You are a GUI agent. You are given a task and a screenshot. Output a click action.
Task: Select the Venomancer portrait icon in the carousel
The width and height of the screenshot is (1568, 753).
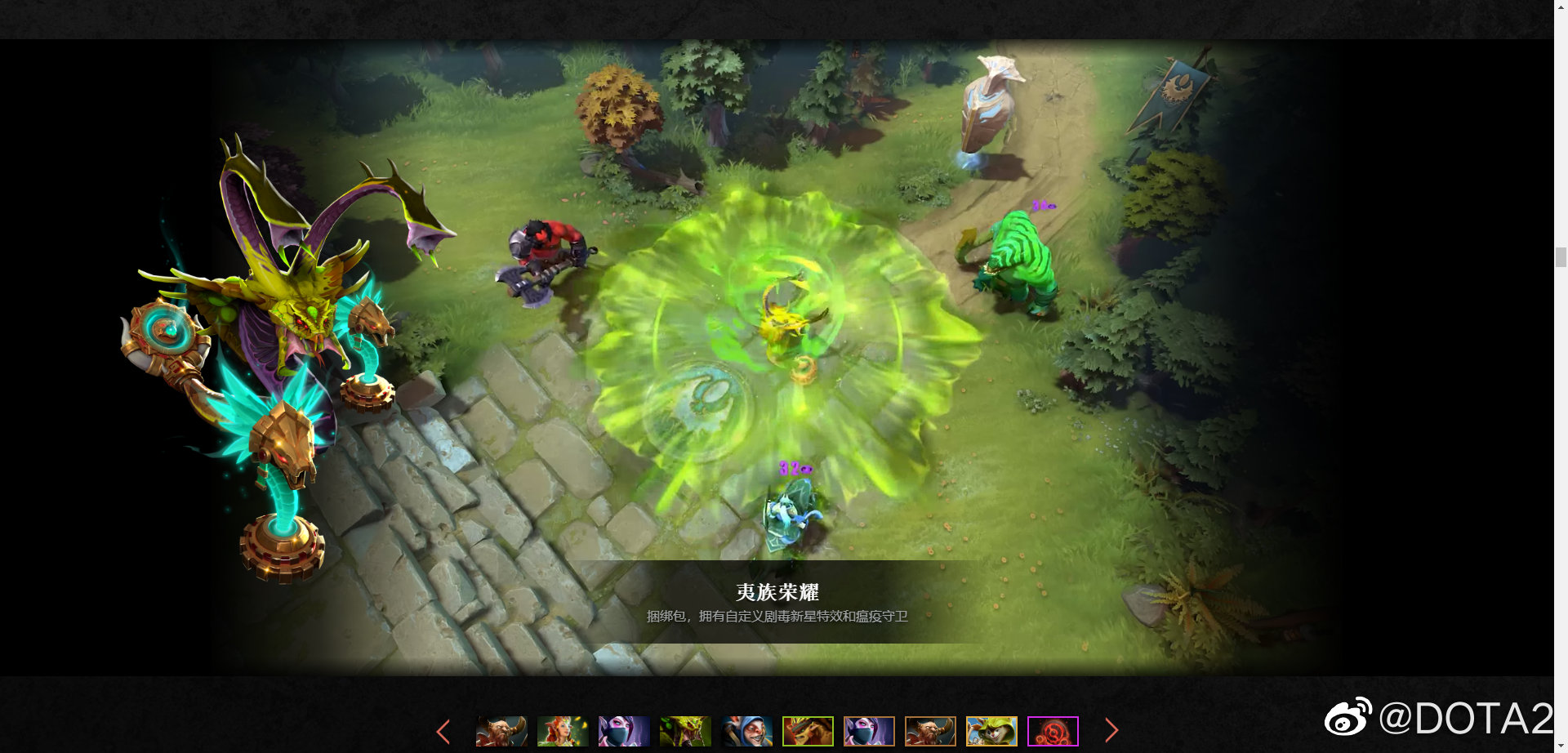tap(684, 731)
